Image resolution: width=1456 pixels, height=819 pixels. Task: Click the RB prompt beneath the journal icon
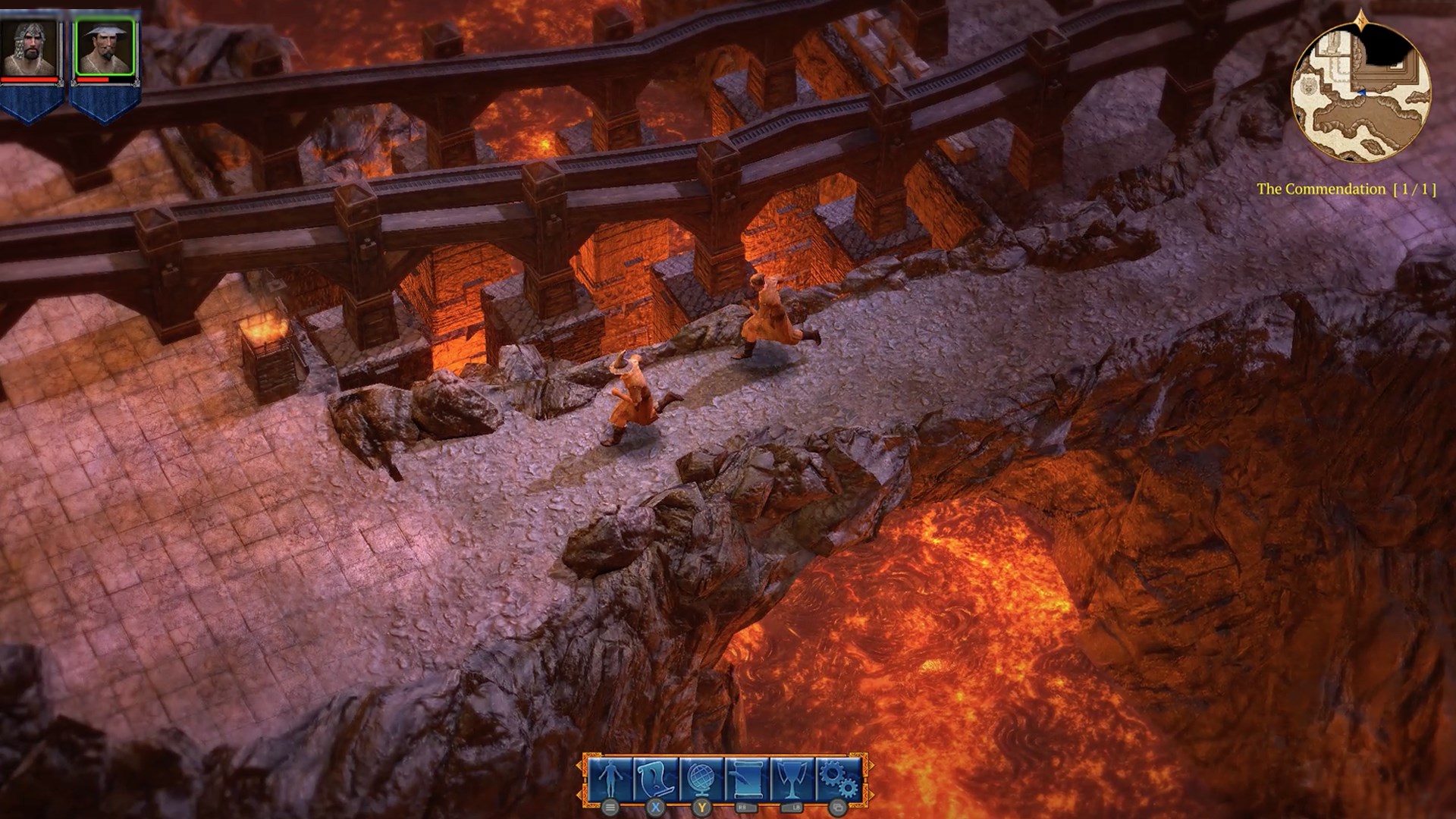click(745, 808)
